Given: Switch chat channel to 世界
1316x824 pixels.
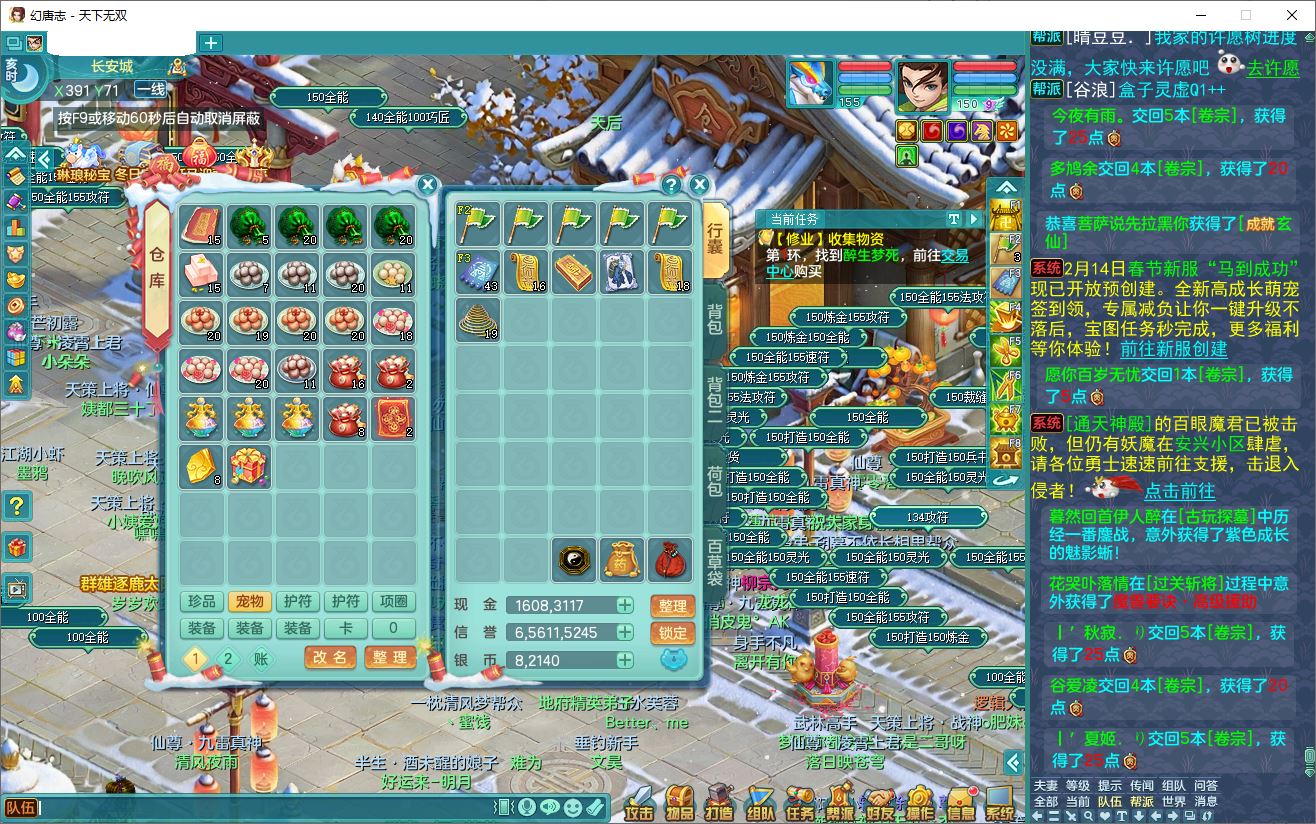Looking at the screenshot, I should click(1173, 801).
